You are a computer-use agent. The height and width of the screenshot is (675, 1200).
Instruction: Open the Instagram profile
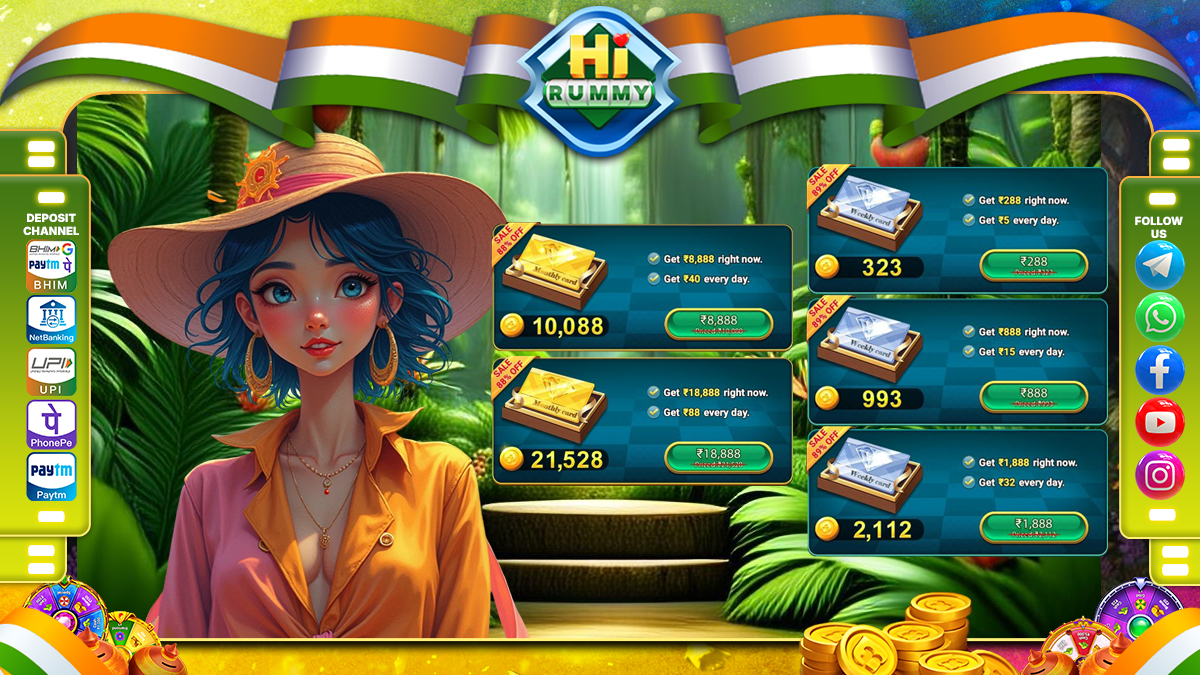(x=1160, y=474)
